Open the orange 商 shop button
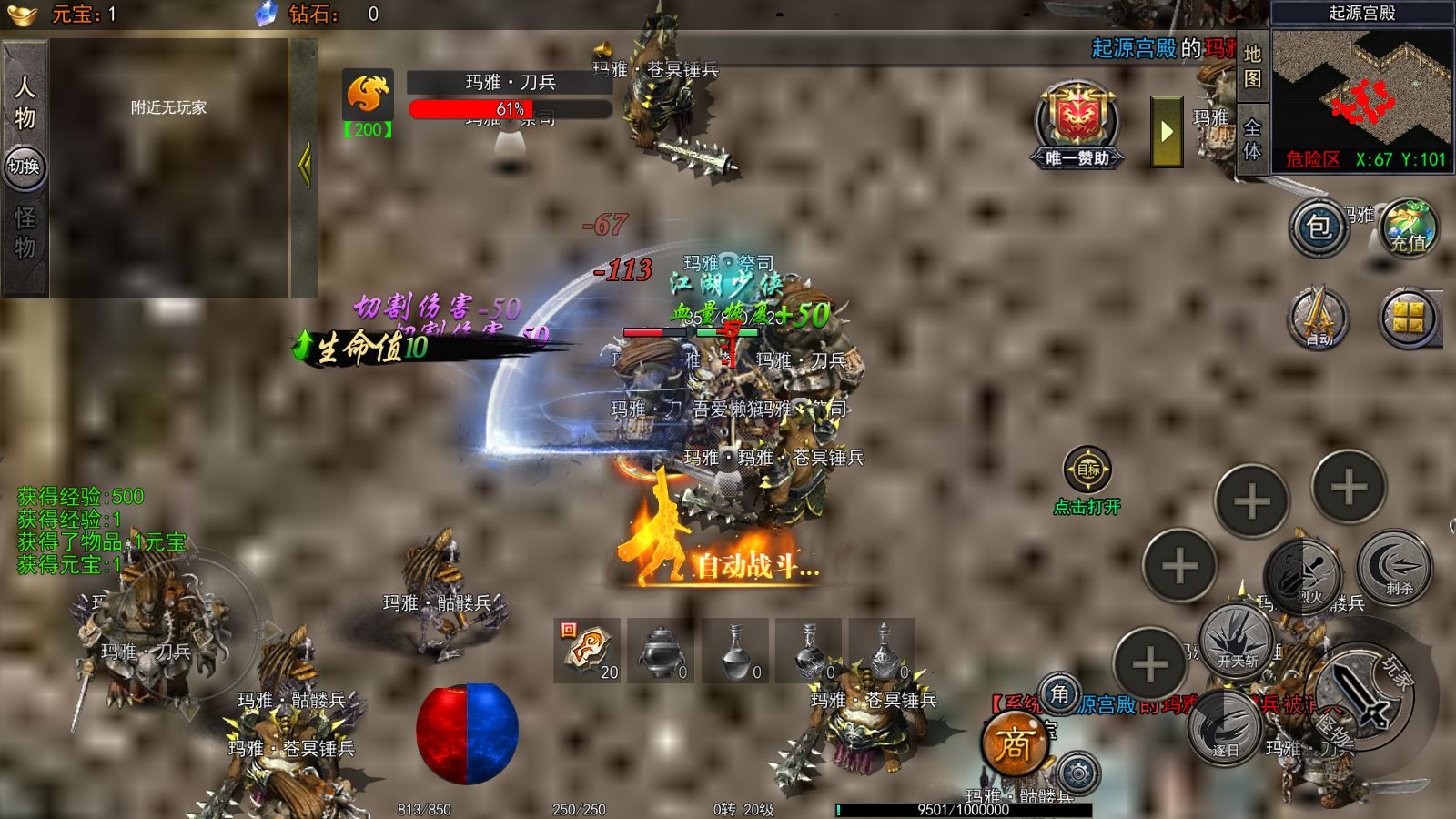This screenshot has height=819, width=1456. [1014, 746]
